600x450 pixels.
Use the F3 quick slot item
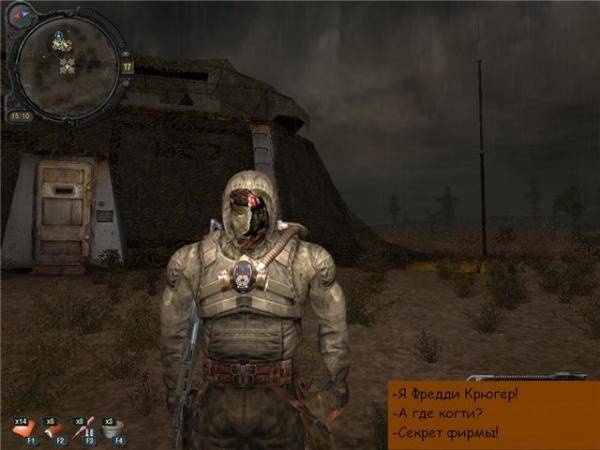(x=85, y=429)
